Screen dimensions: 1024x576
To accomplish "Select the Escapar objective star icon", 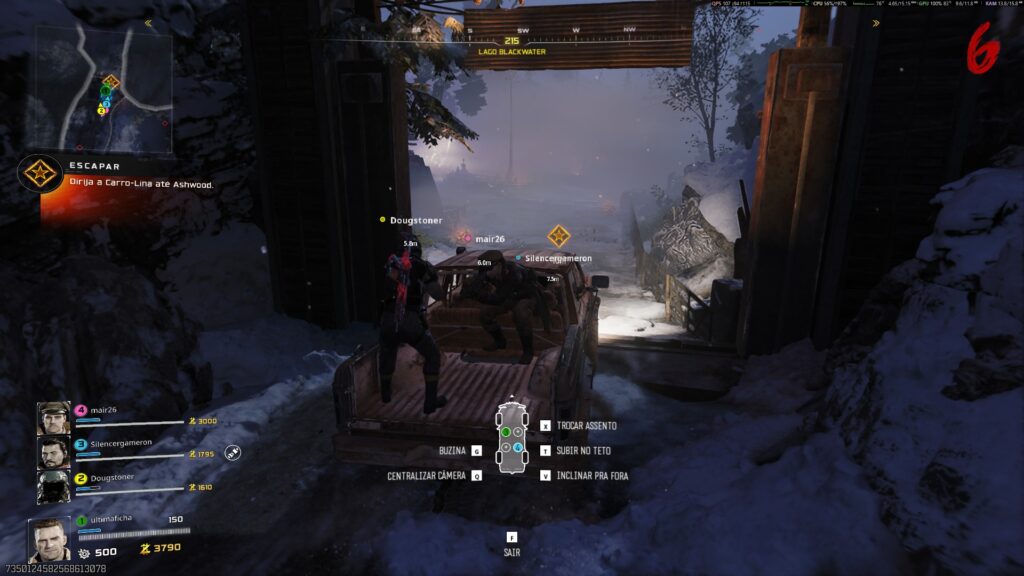I will click(39, 175).
